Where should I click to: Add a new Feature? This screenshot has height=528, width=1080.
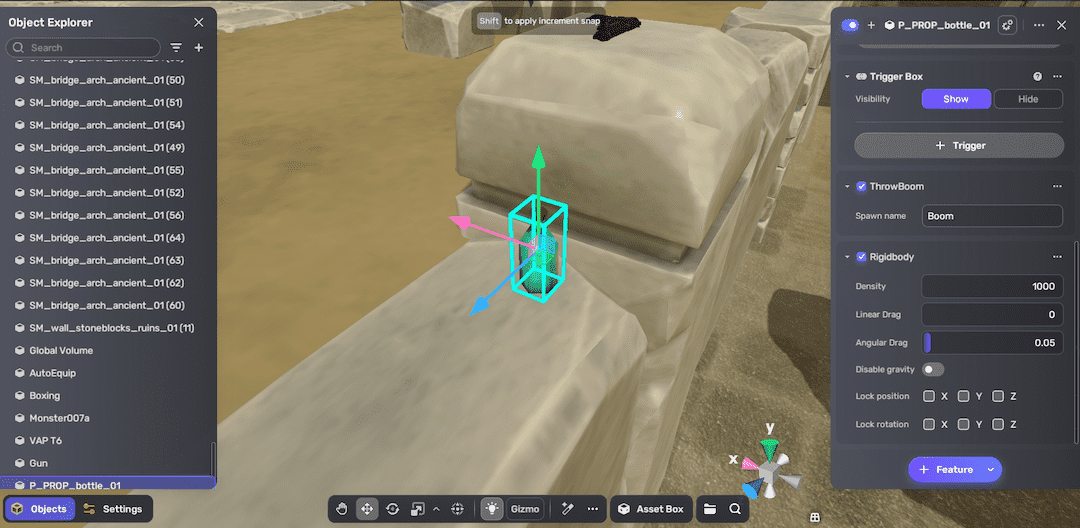pyautogui.click(x=944, y=470)
